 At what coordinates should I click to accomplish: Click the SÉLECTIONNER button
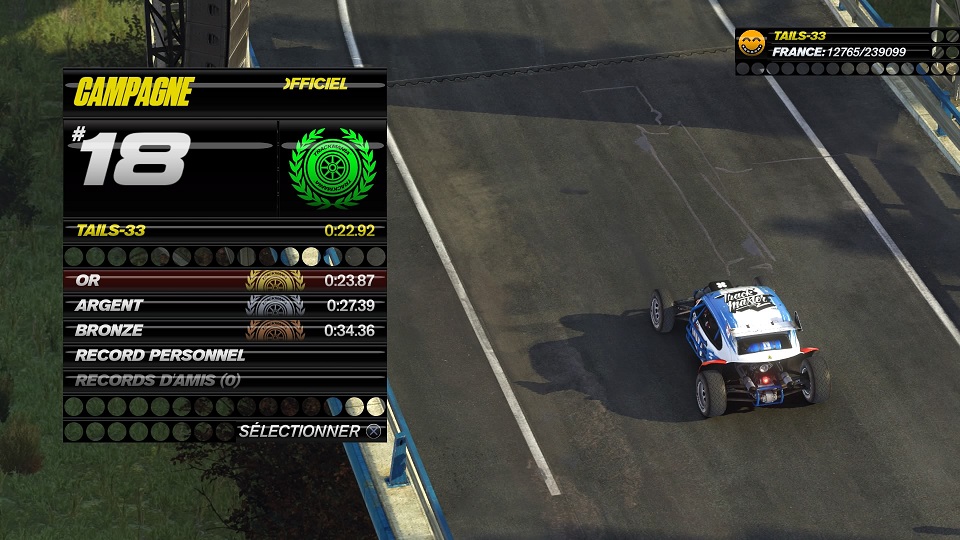(310, 431)
